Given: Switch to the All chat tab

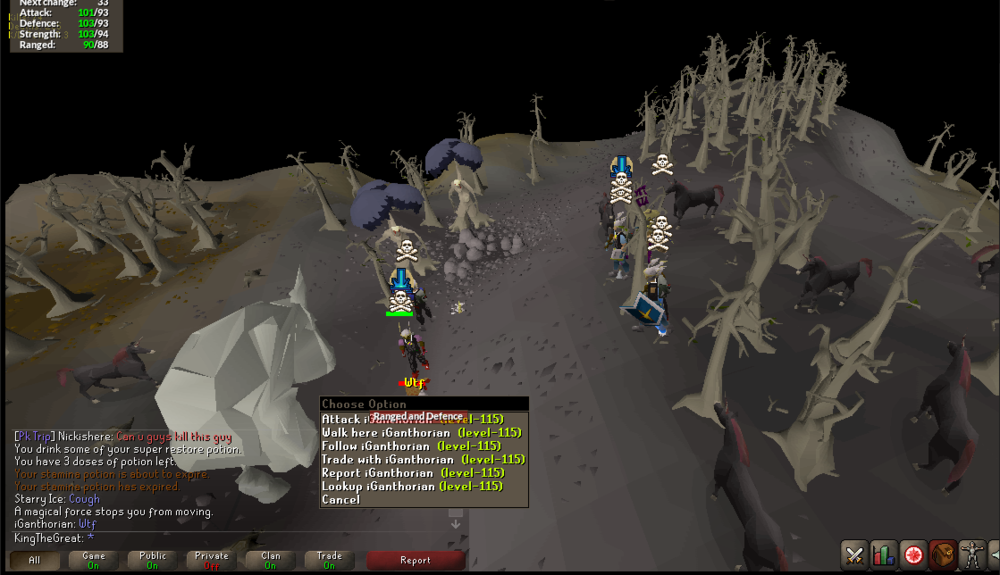Looking at the screenshot, I should [34, 560].
